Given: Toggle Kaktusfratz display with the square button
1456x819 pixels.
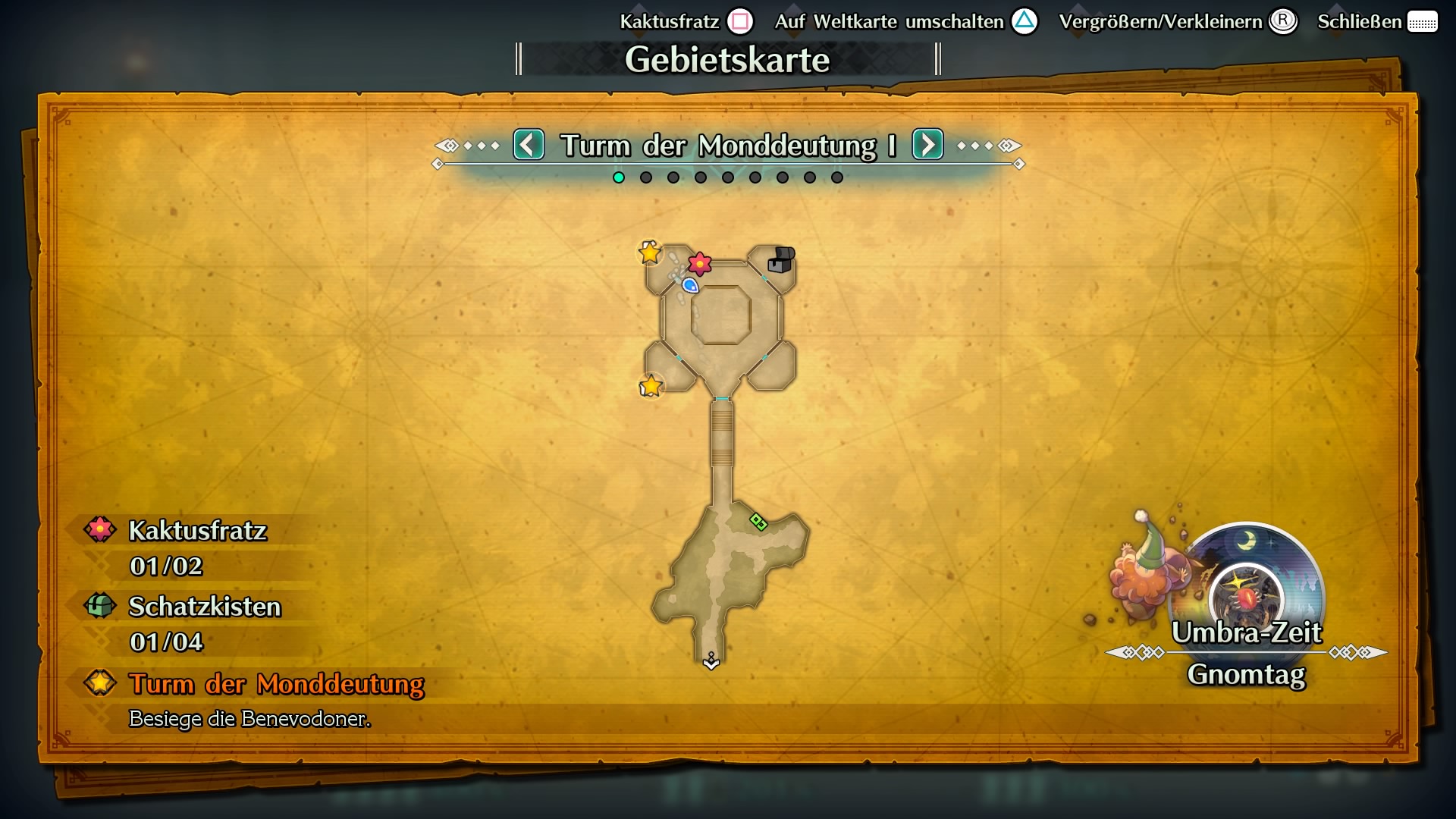Looking at the screenshot, I should pos(739,22).
